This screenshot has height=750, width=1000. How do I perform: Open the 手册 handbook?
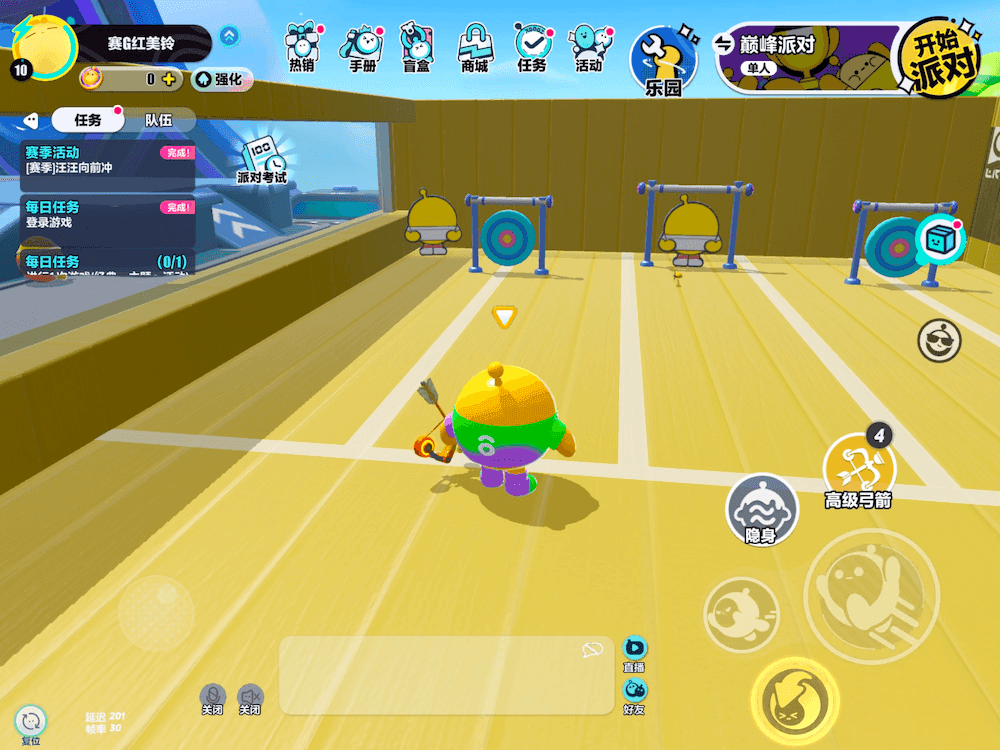362,48
